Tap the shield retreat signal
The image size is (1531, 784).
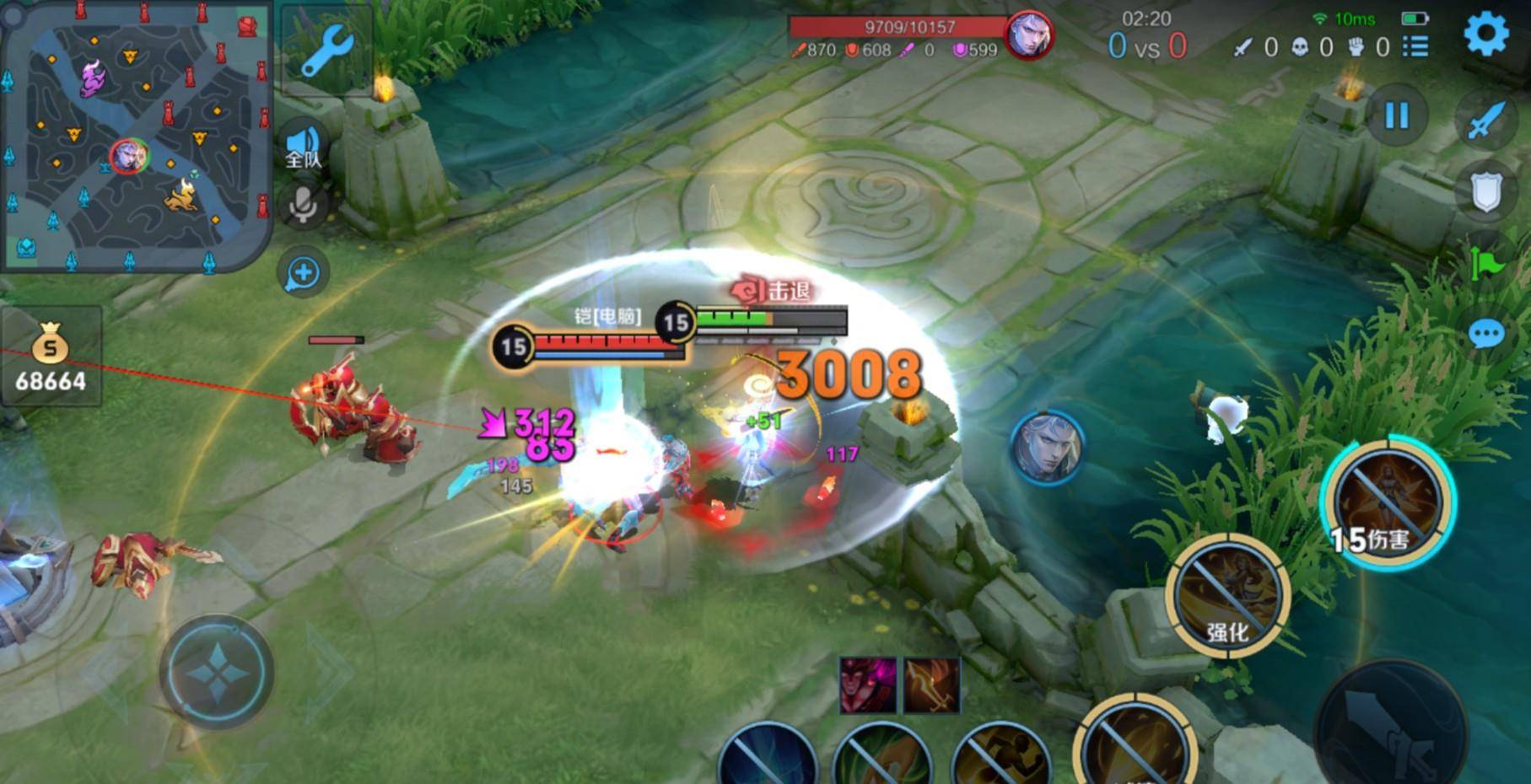click(x=1485, y=192)
